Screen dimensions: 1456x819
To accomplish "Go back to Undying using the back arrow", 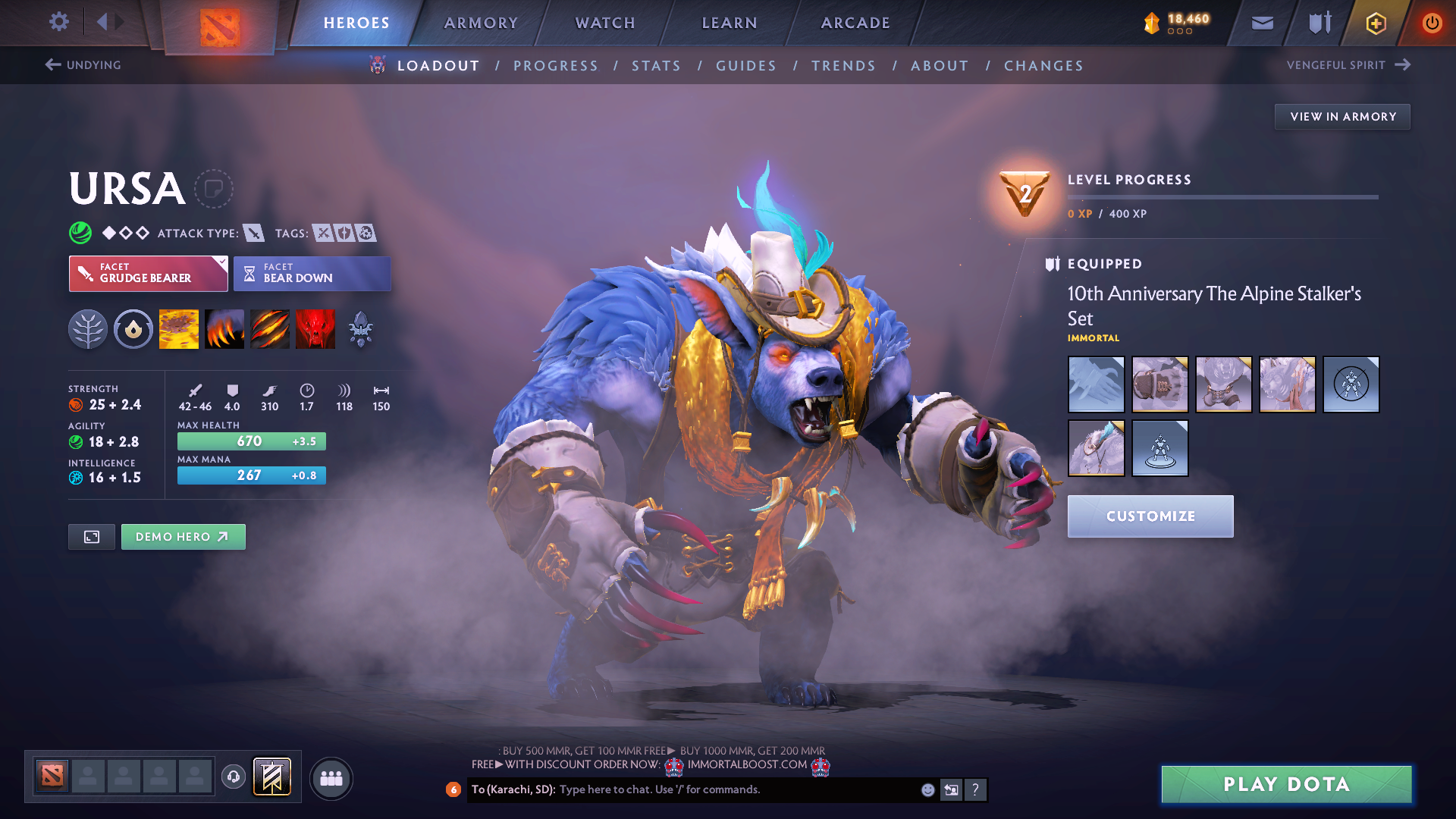I will pyautogui.click(x=52, y=64).
